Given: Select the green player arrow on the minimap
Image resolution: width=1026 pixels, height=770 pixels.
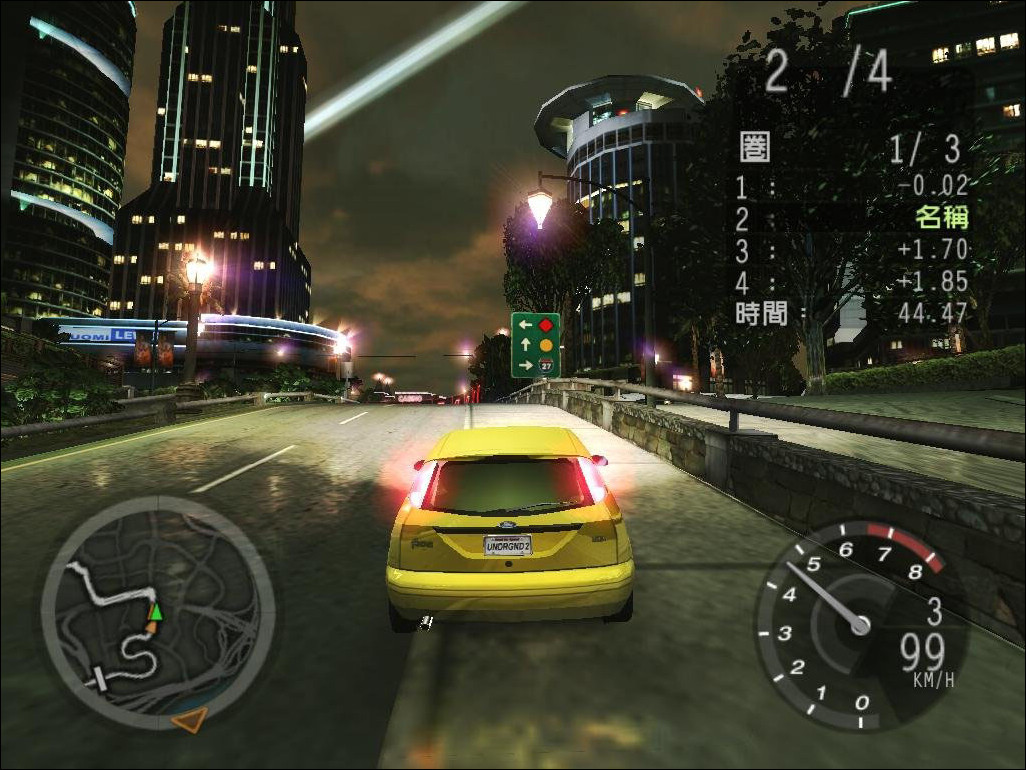Looking at the screenshot, I should pos(155,611).
